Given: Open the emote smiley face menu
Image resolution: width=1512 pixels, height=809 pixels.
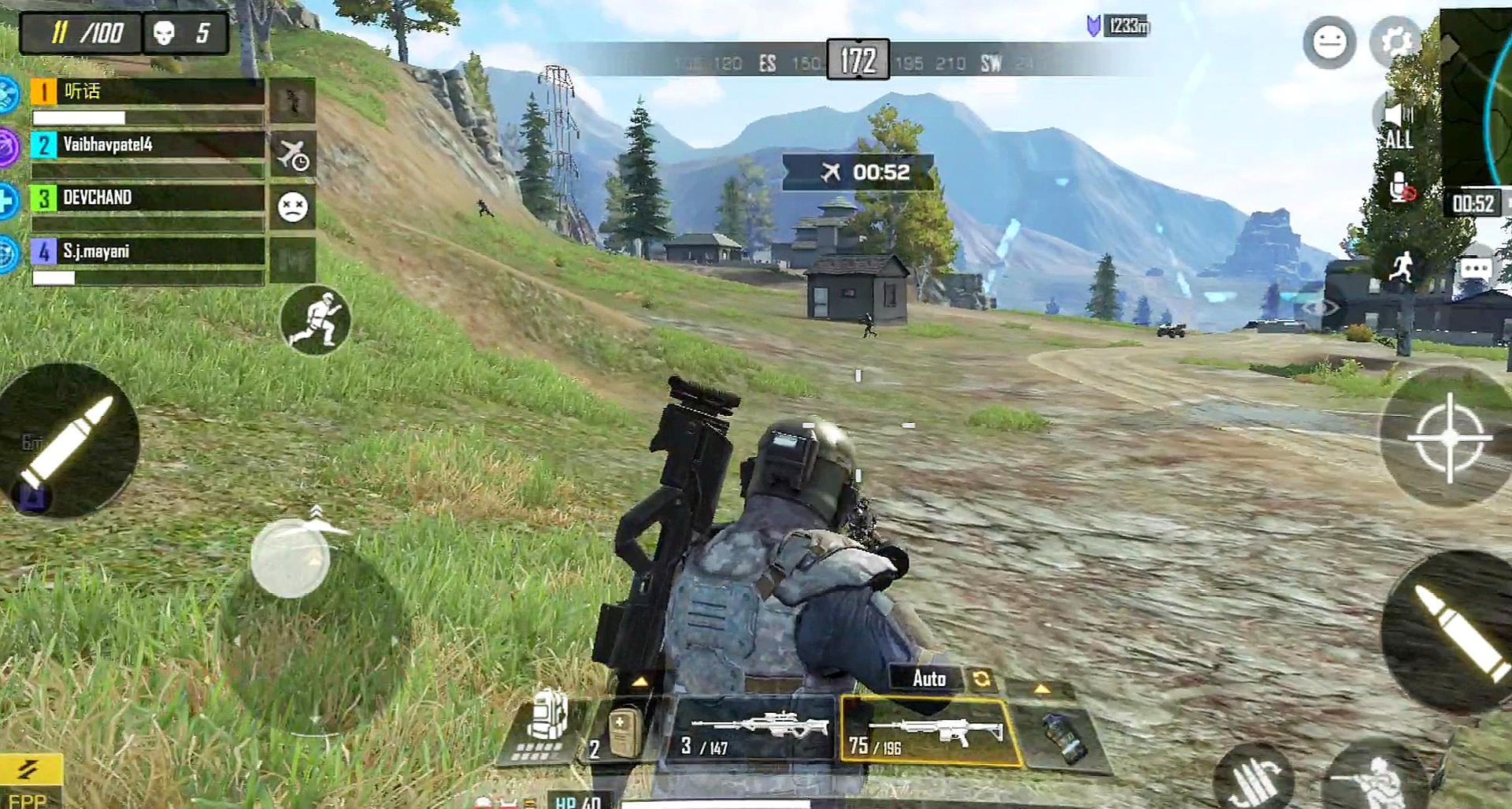Looking at the screenshot, I should (1329, 43).
